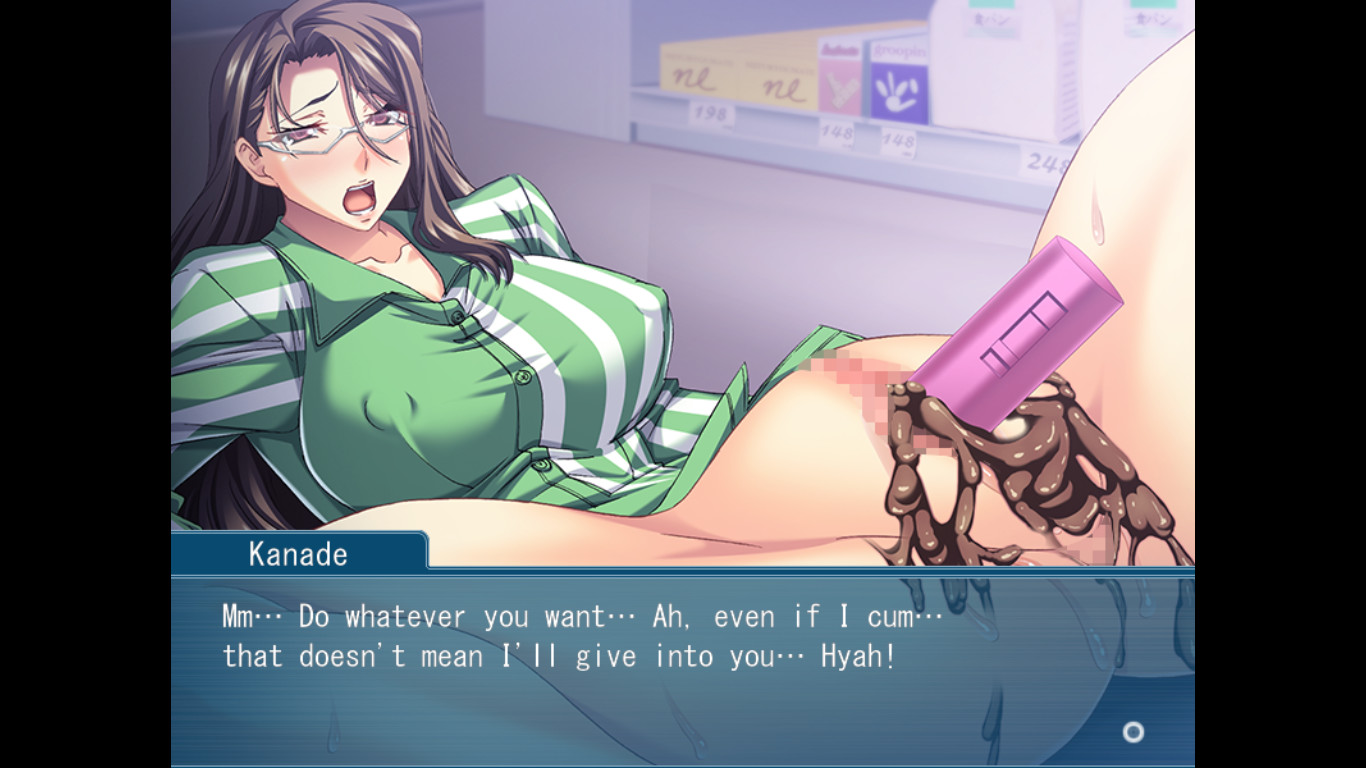Click the name label reading Kanade
This screenshot has height=768, width=1366.
[296, 553]
